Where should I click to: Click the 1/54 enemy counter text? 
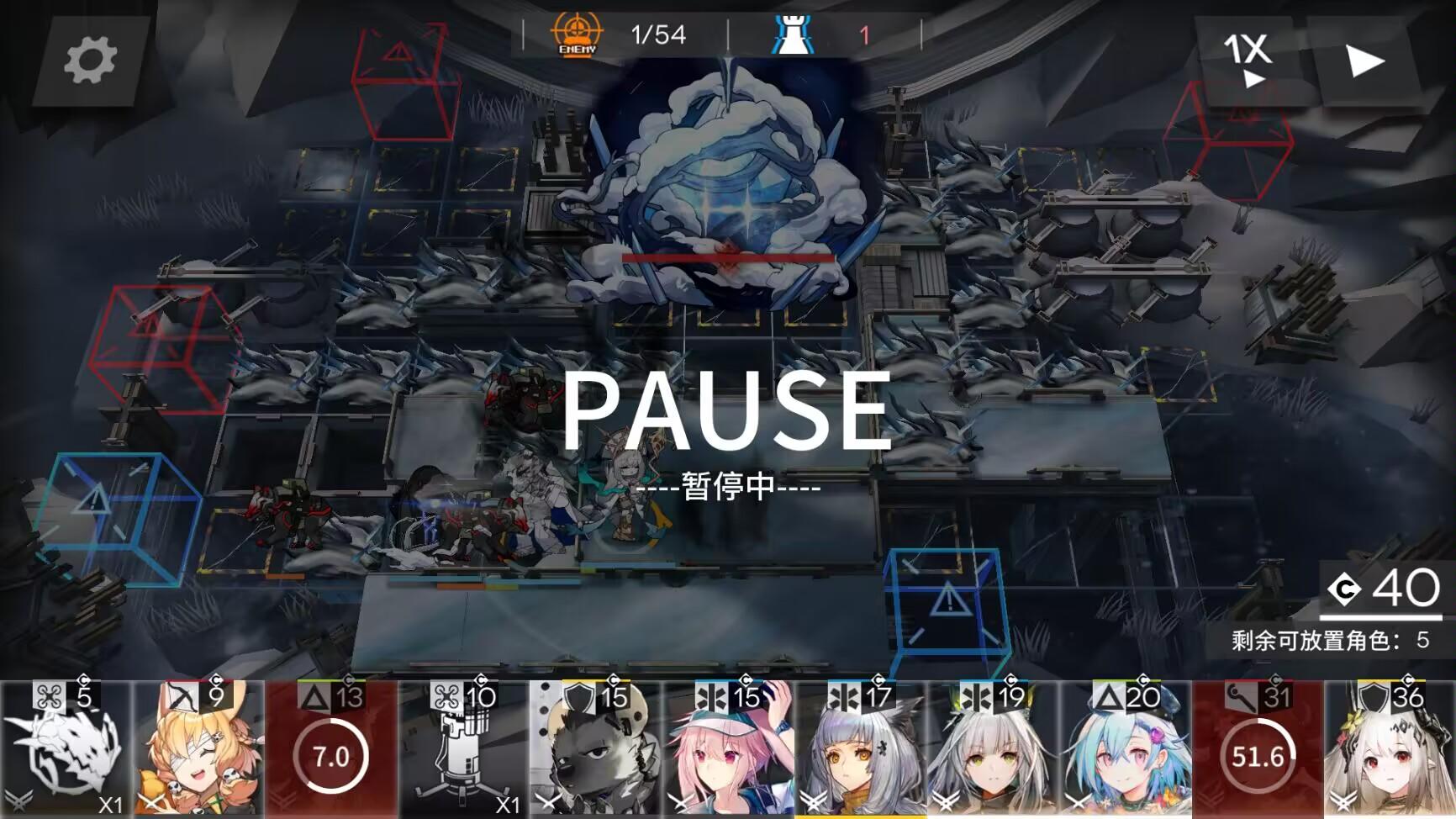pyautogui.click(x=658, y=35)
